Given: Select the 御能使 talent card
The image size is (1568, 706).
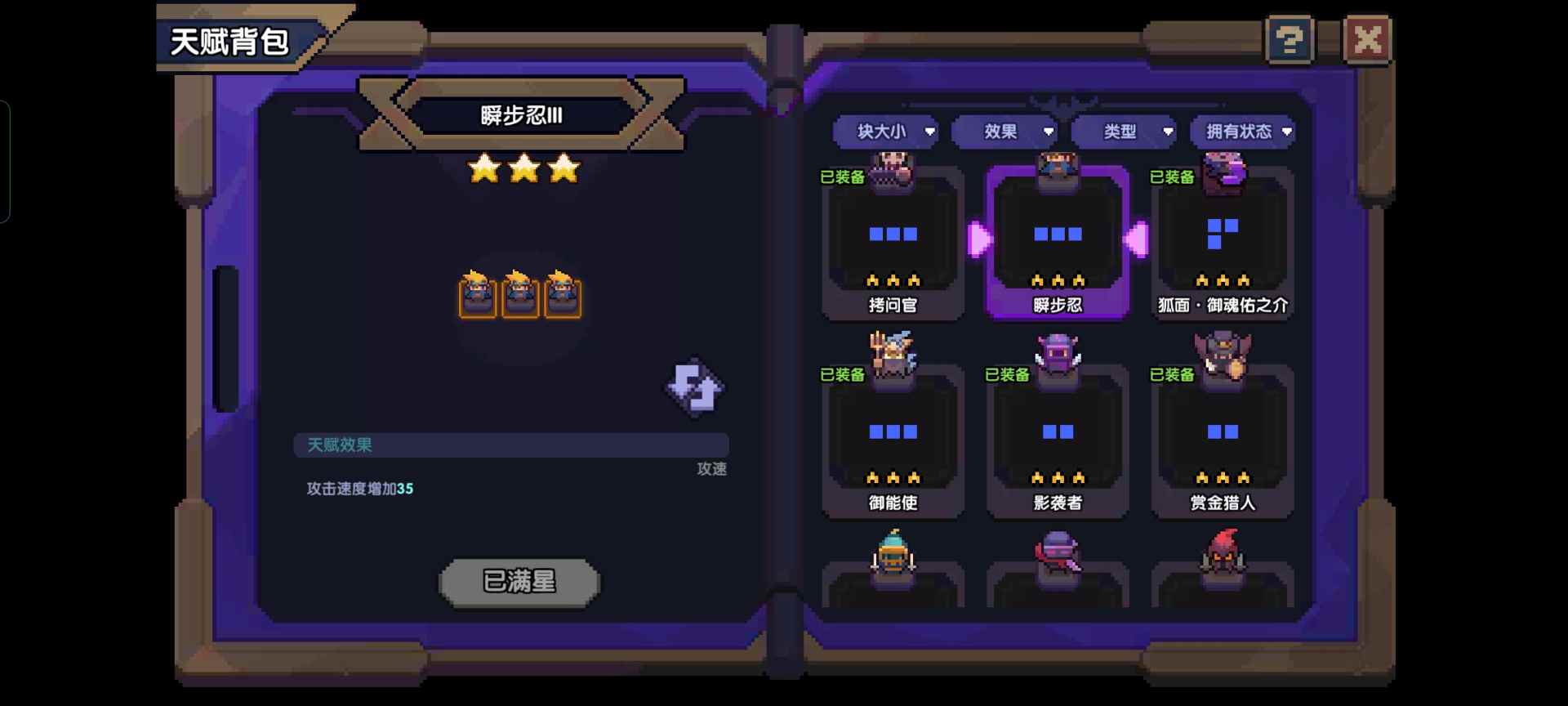Looking at the screenshot, I should (x=892, y=441).
